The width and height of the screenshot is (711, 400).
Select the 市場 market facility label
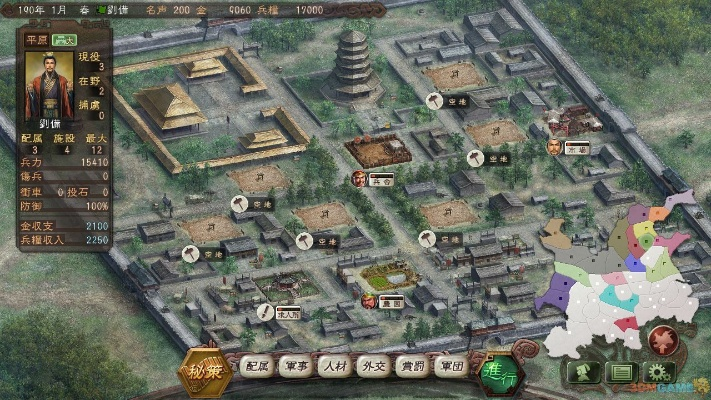click(577, 148)
